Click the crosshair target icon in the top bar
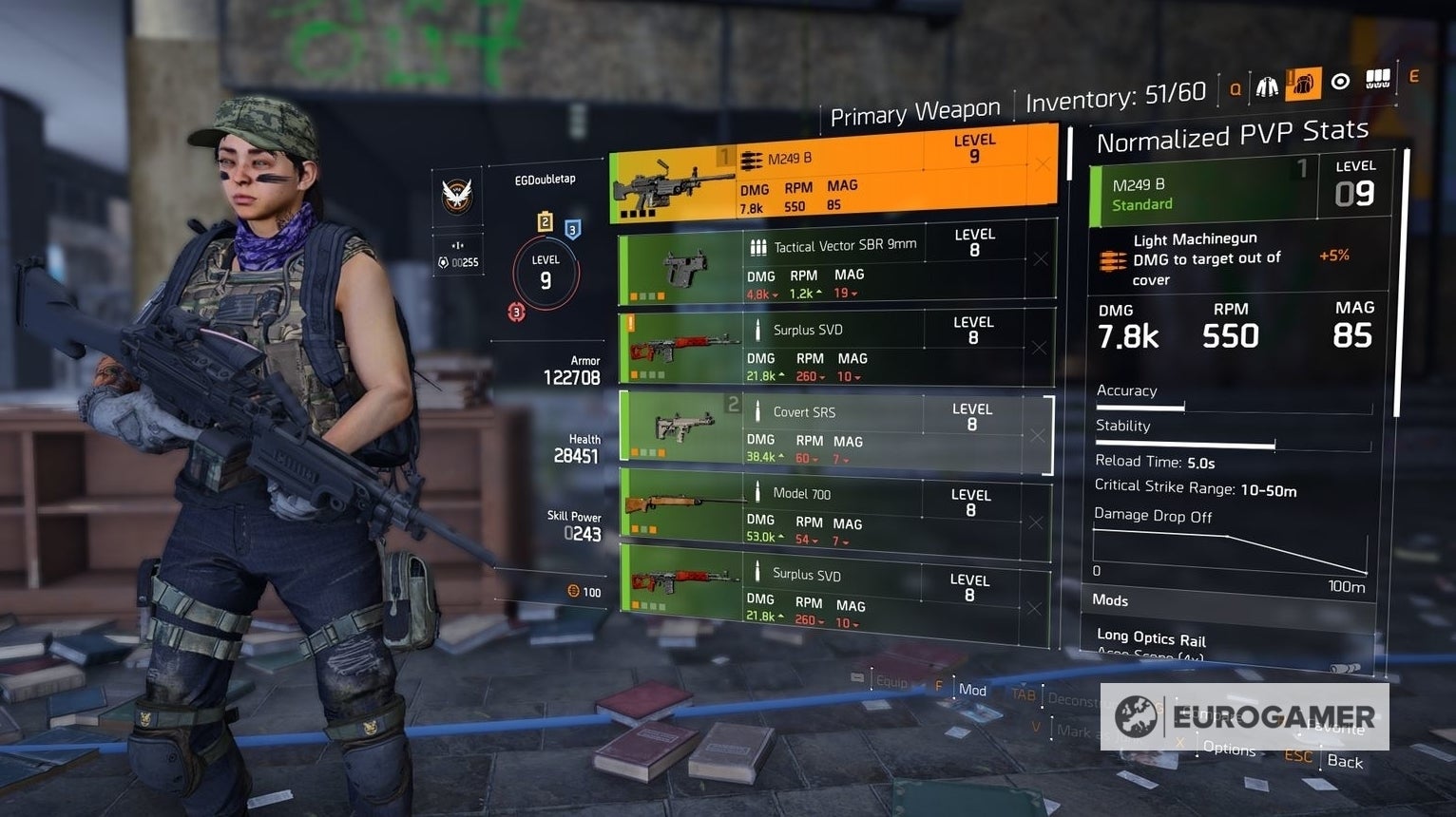Image resolution: width=1456 pixels, height=817 pixels. (1340, 81)
